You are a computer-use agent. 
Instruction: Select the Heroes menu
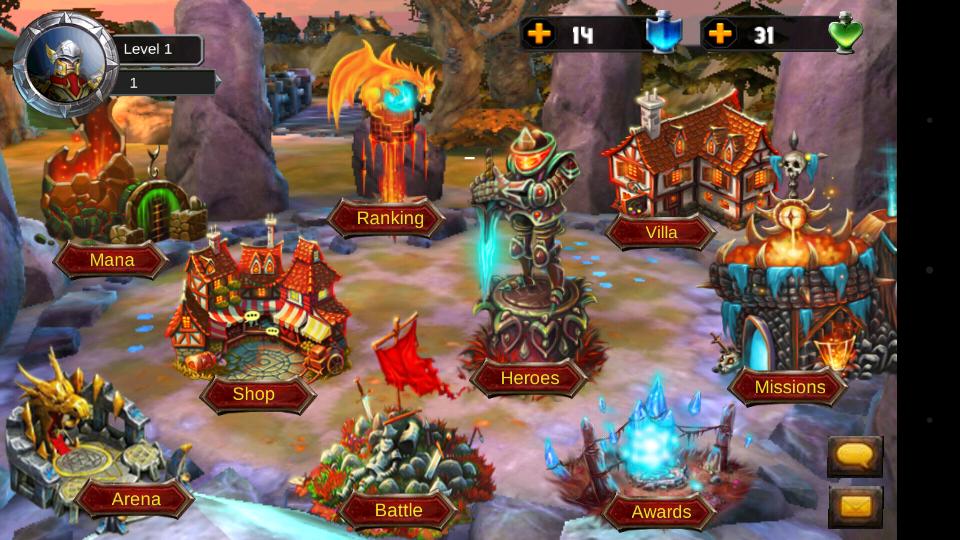click(x=529, y=378)
